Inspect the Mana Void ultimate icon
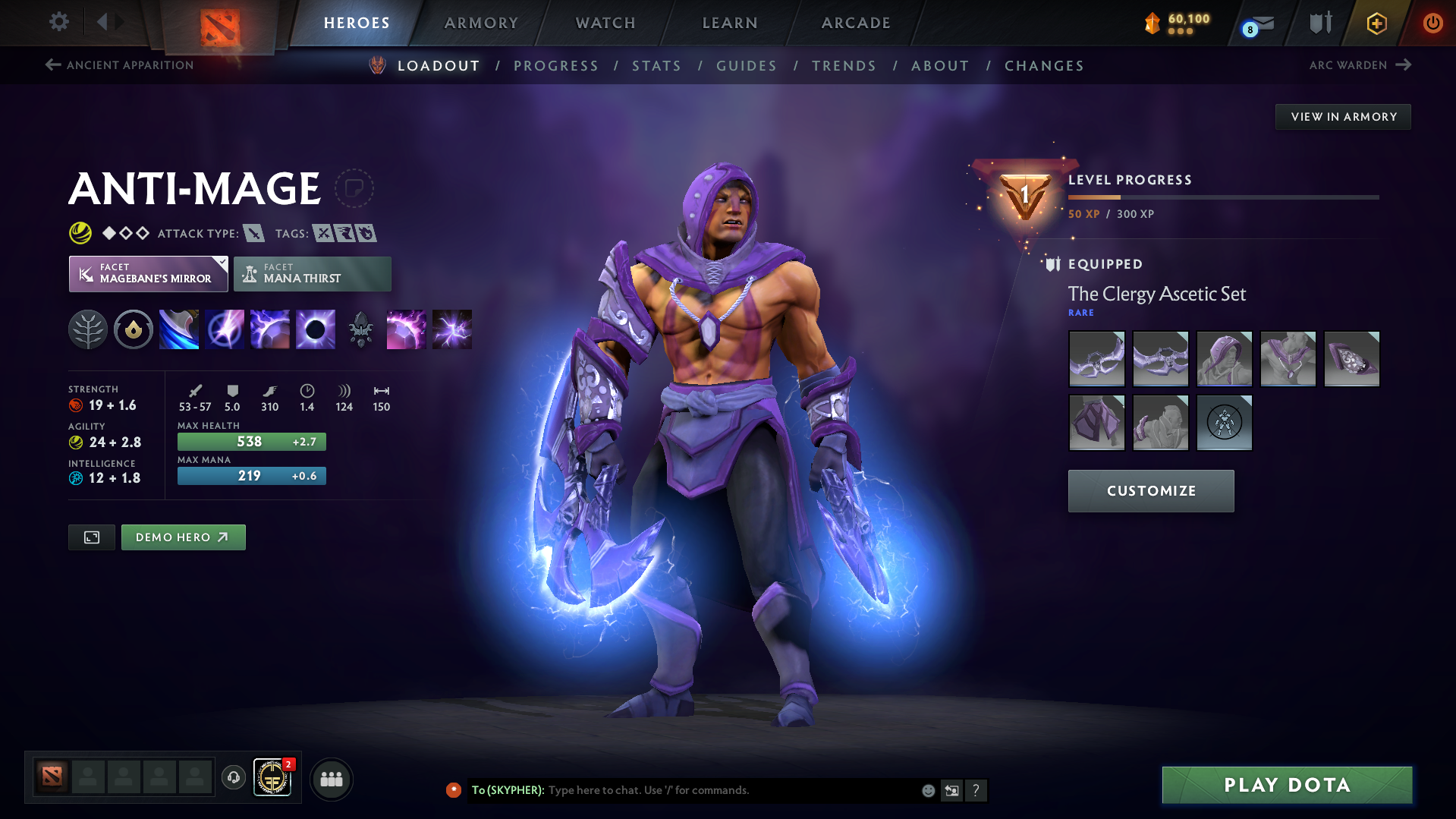 (x=315, y=329)
